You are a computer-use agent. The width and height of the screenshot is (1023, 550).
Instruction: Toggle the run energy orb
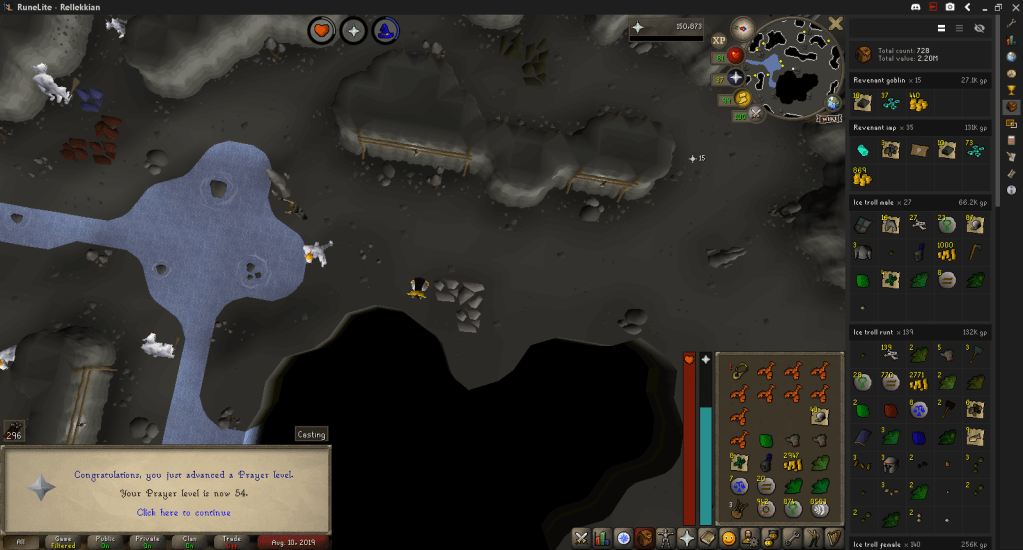point(743,98)
